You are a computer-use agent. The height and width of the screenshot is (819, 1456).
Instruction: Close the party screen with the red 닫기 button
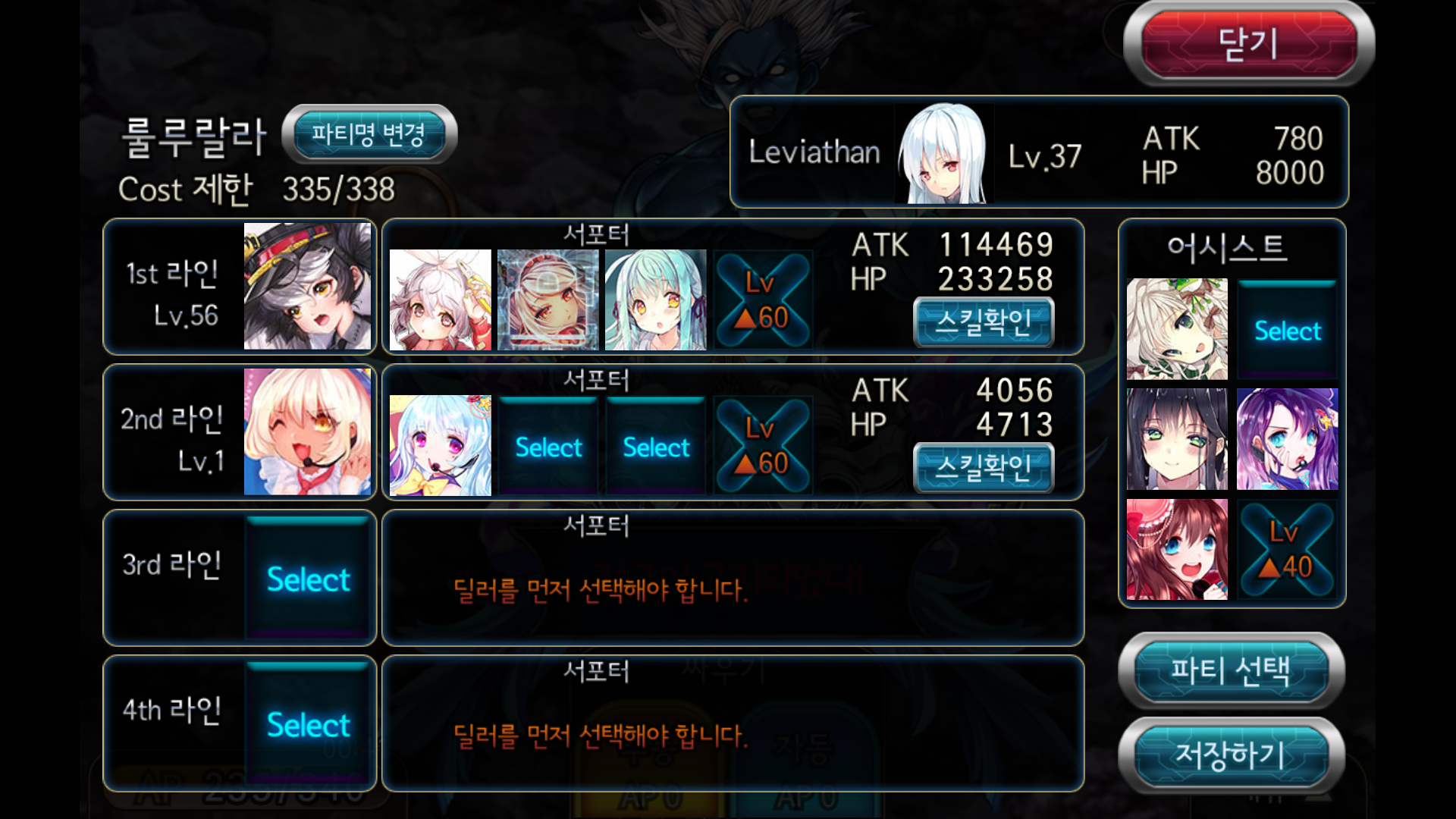pos(1248,44)
